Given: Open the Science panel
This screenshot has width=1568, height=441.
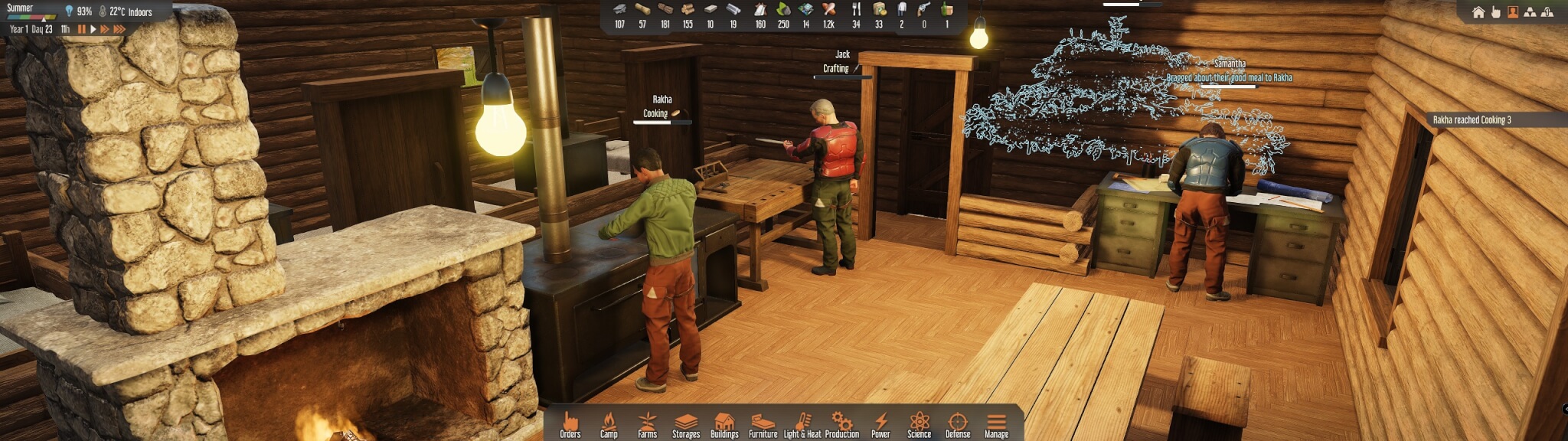Looking at the screenshot, I should coord(920,423).
